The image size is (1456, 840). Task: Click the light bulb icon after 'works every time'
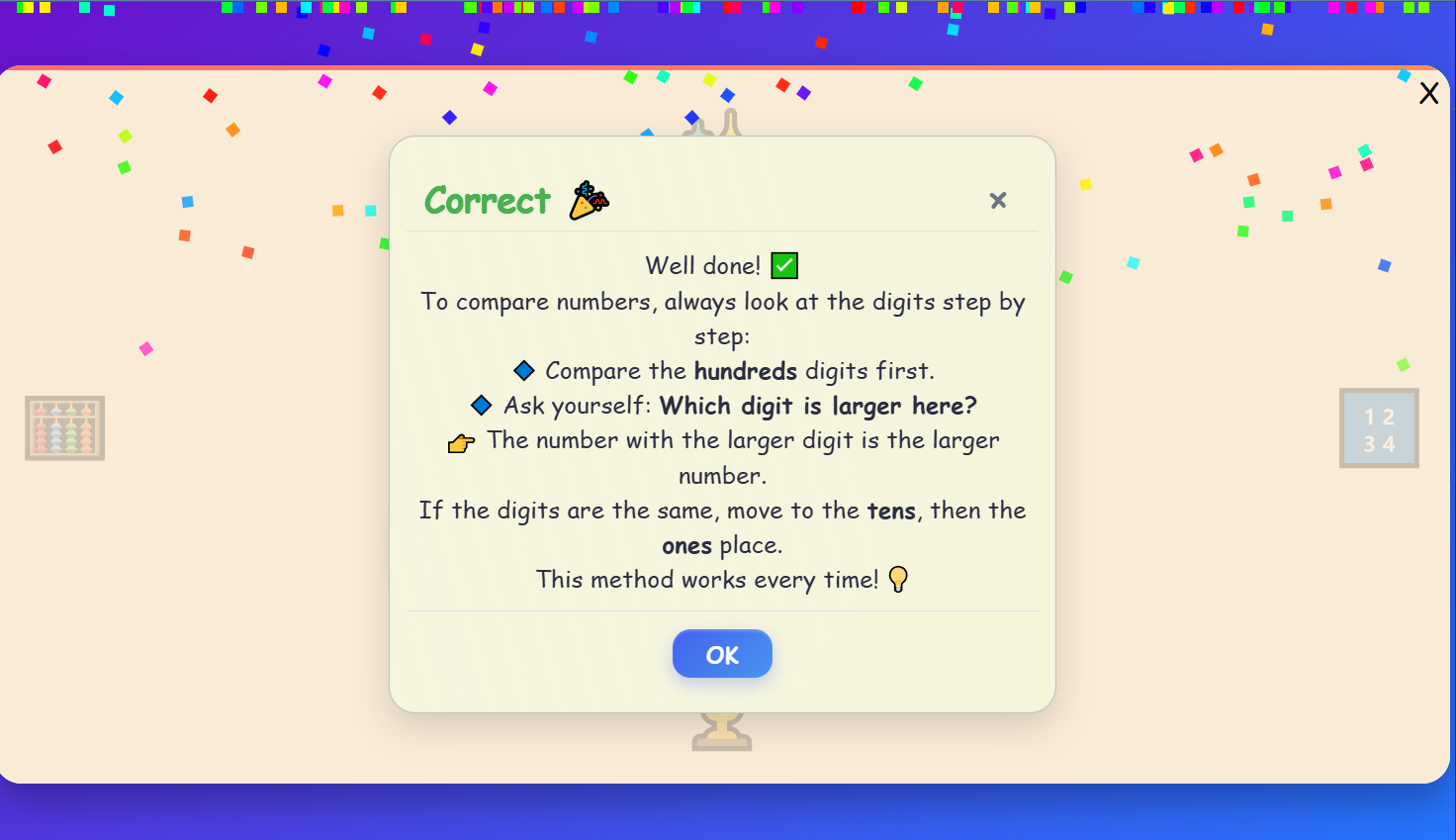898,579
